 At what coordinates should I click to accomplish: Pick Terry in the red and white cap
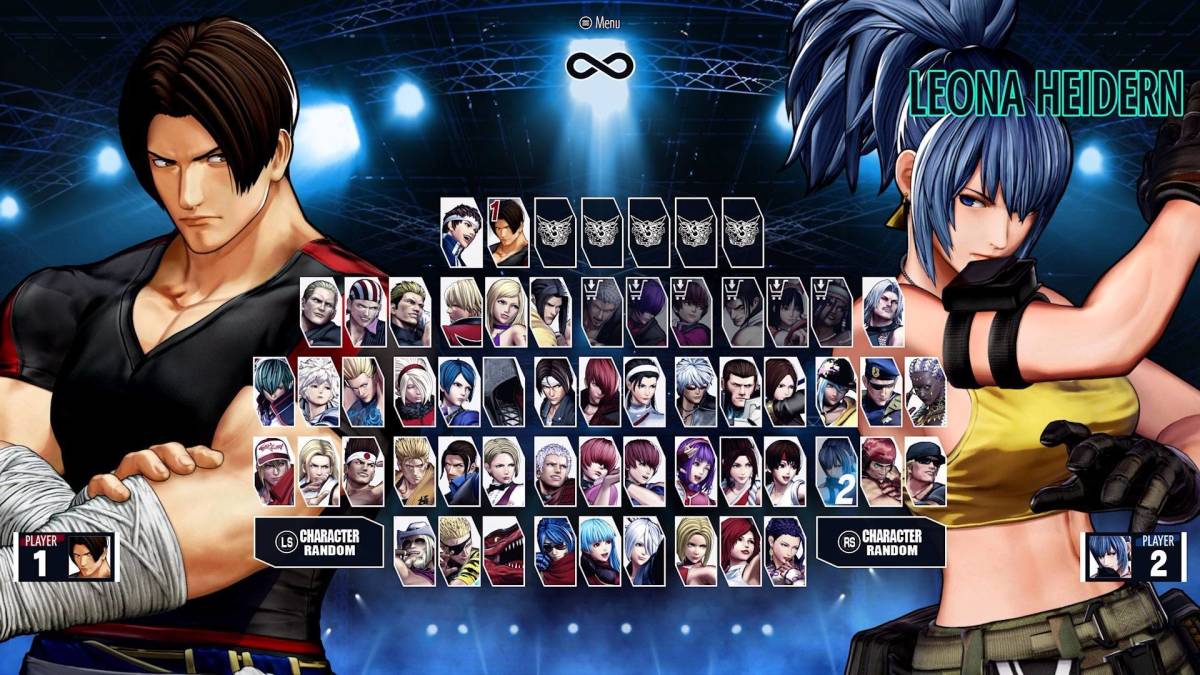click(x=273, y=471)
